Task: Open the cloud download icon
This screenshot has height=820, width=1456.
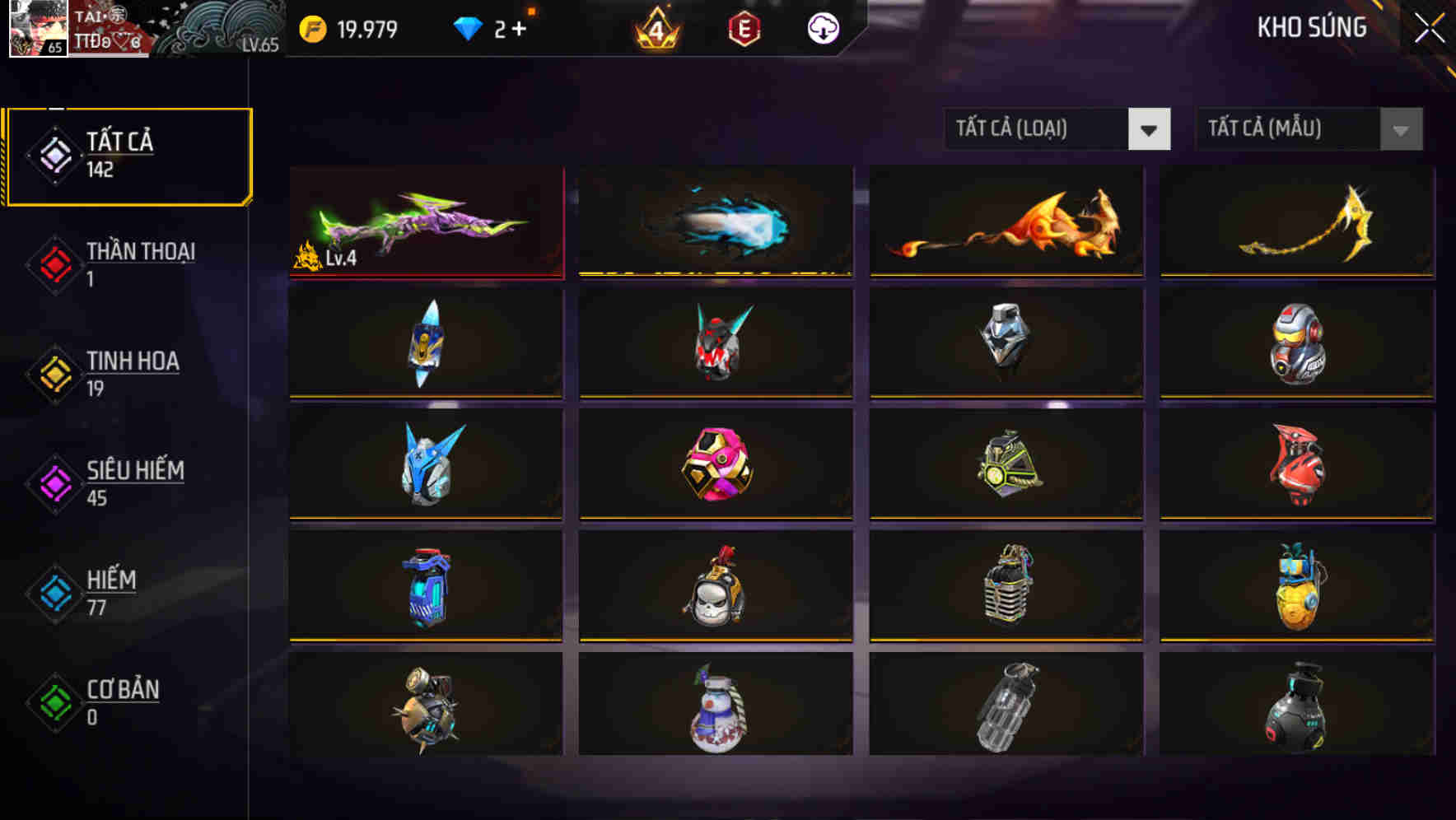Action: [823, 29]
